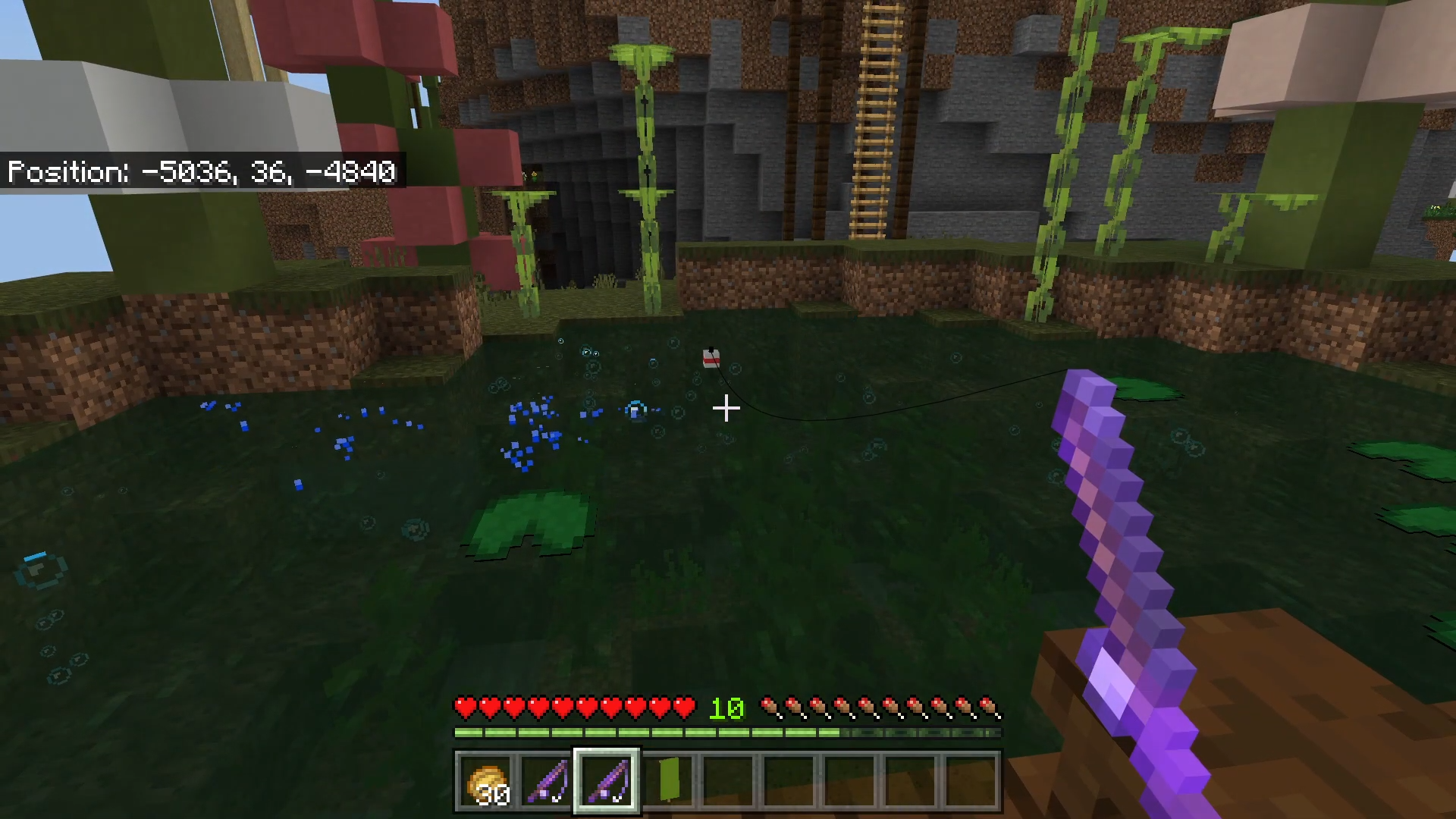Switch to the unselected enchanted fishing rod
Image resolution: width=1456 pixels, height=819 pixels.
click(x=546, y=781)
